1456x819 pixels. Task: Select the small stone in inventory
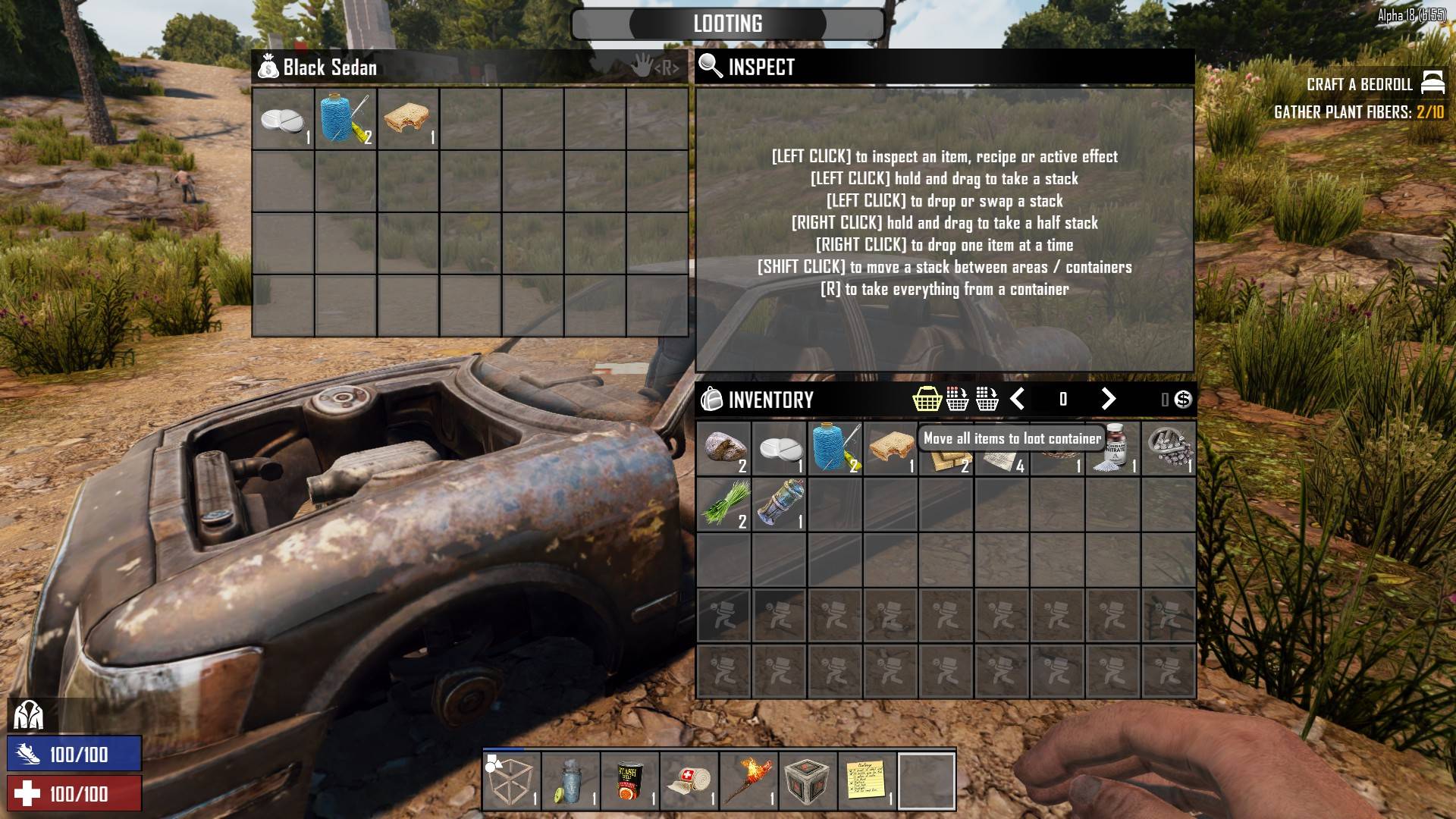(723, 448)
